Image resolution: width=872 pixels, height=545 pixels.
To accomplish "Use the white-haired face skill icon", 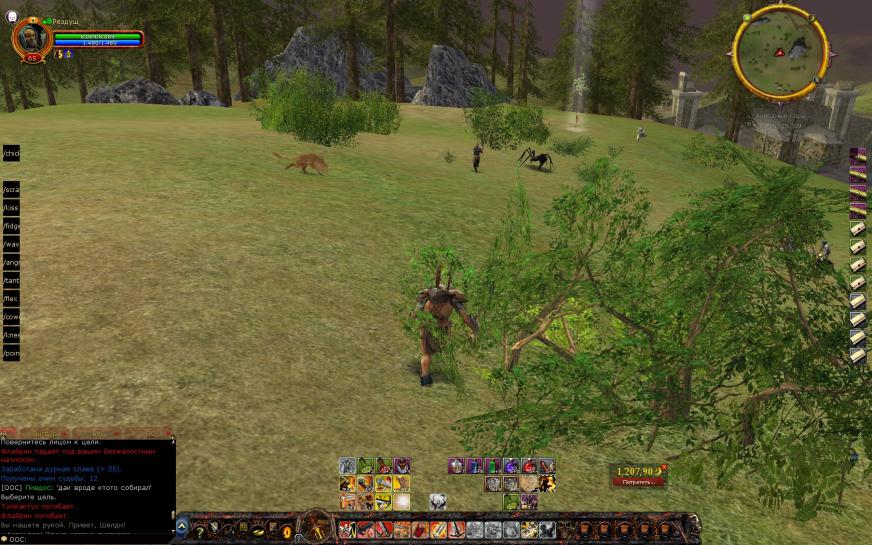I will point(437,501).
